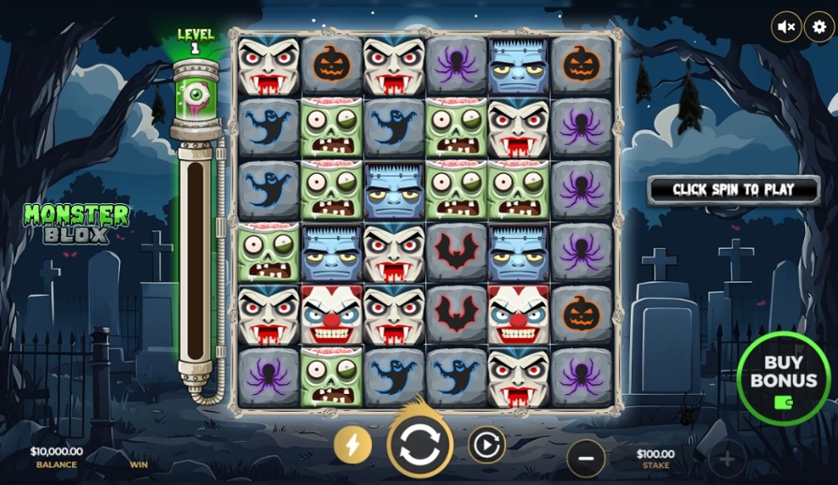Decrease the stake with the minus button
838x485 pixels.
click(x=586, y=458)
